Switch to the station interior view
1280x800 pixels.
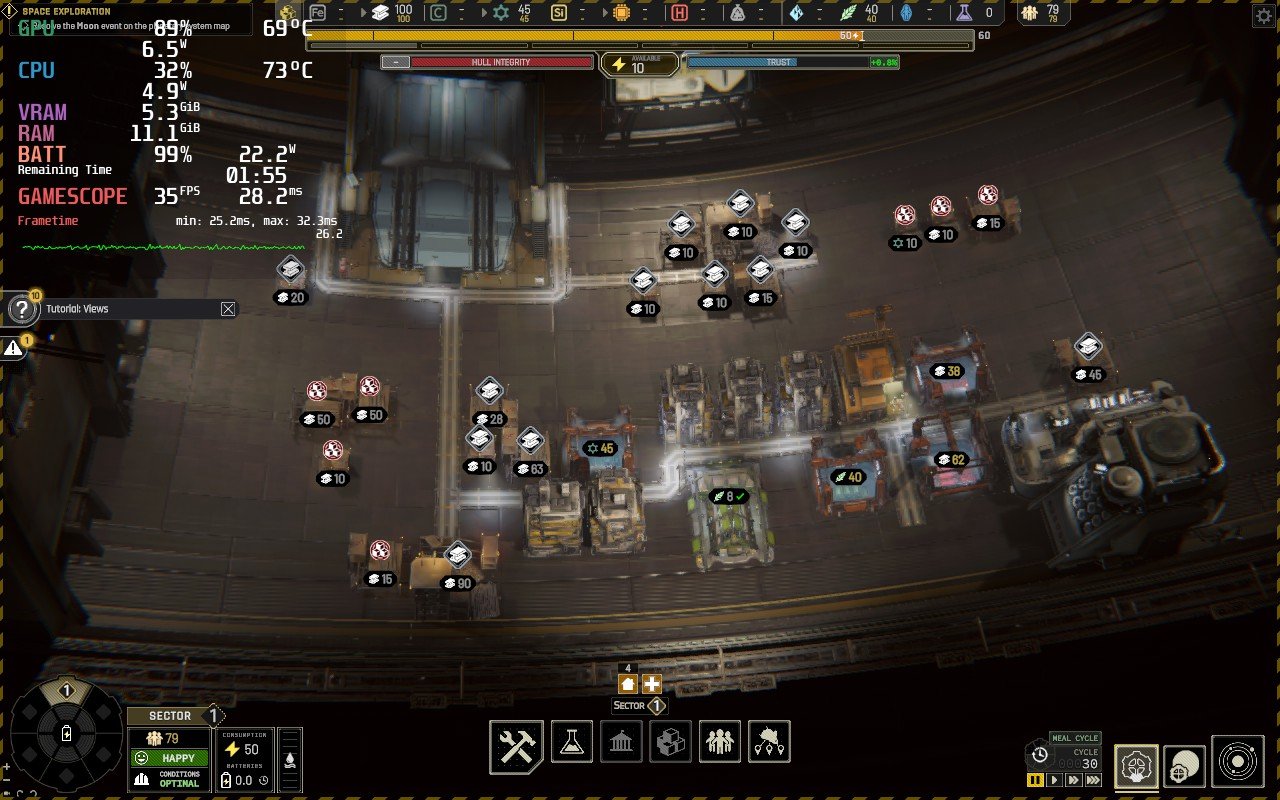[1136, 765]
